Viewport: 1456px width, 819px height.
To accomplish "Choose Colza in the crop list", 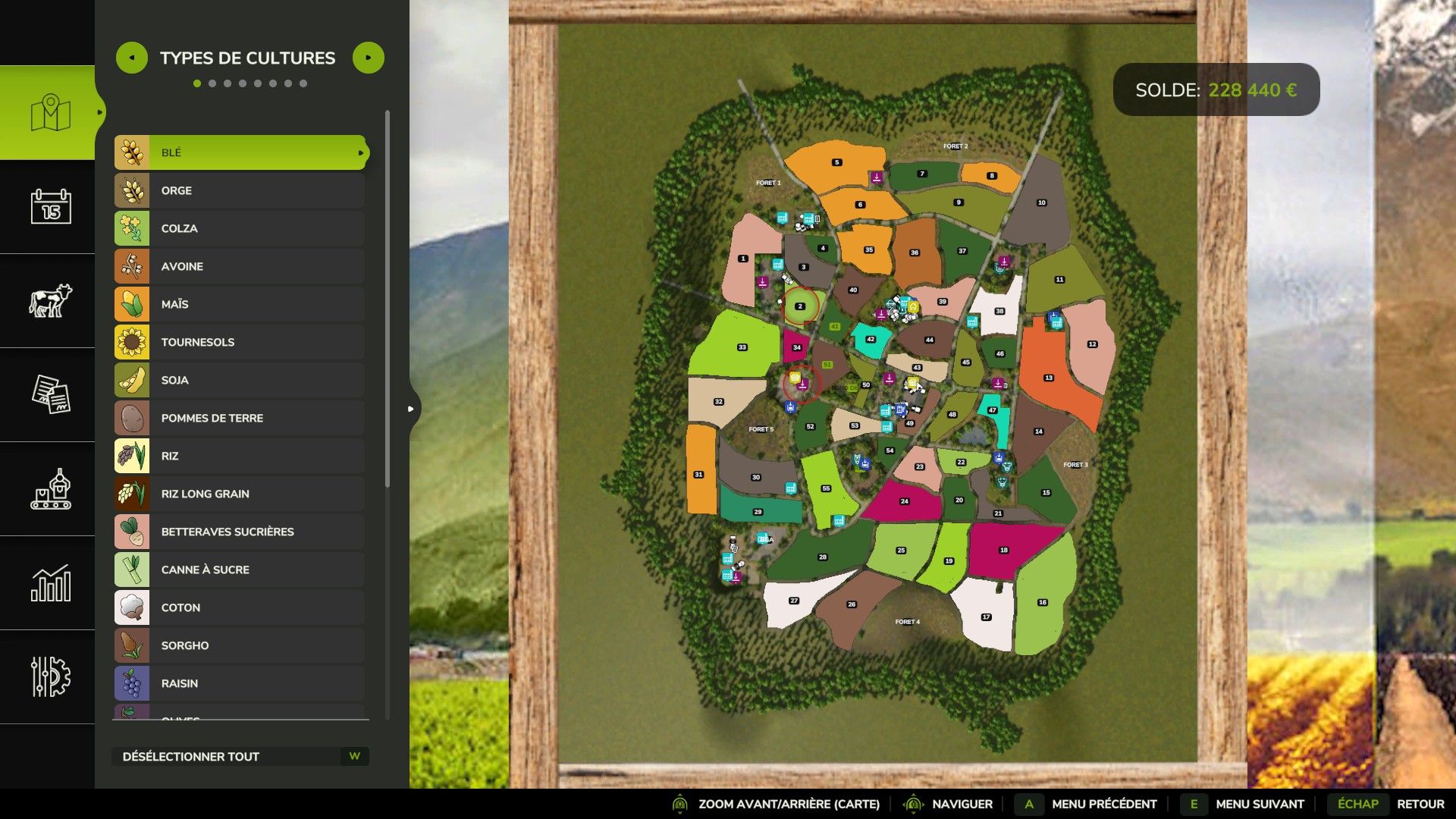I will 240,228.
